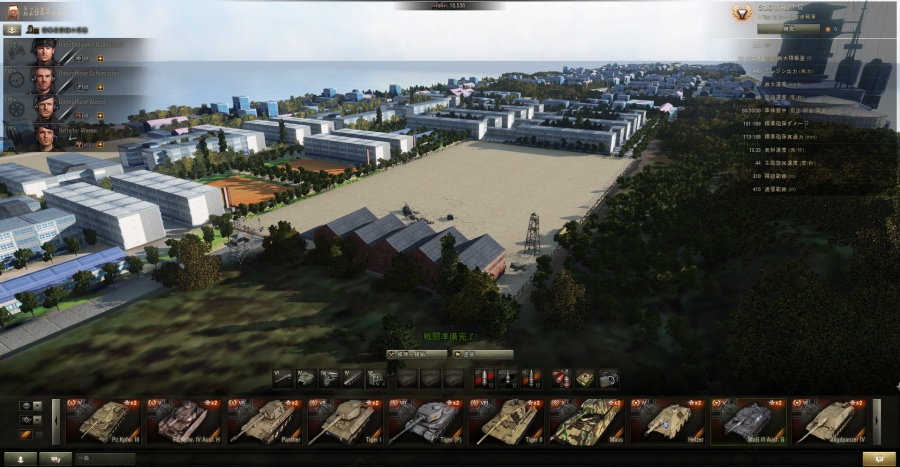Open the fire extinguisher consumable slot

[x=562, y=378]
